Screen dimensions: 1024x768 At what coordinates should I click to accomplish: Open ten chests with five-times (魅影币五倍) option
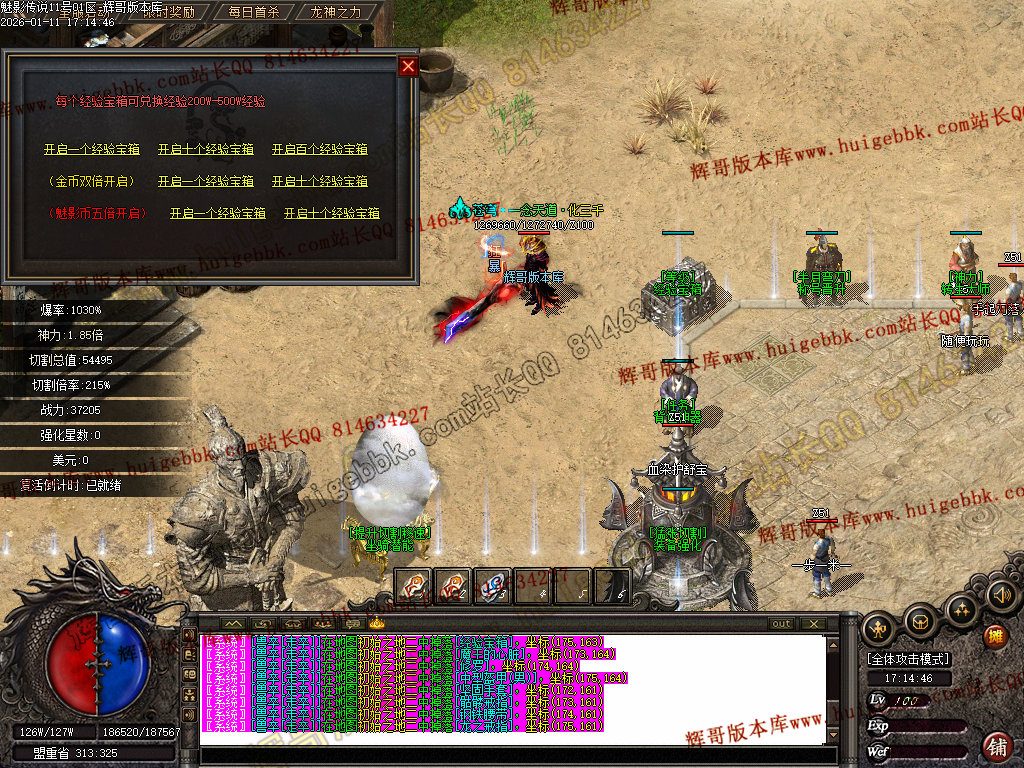[x=332, y=213]
